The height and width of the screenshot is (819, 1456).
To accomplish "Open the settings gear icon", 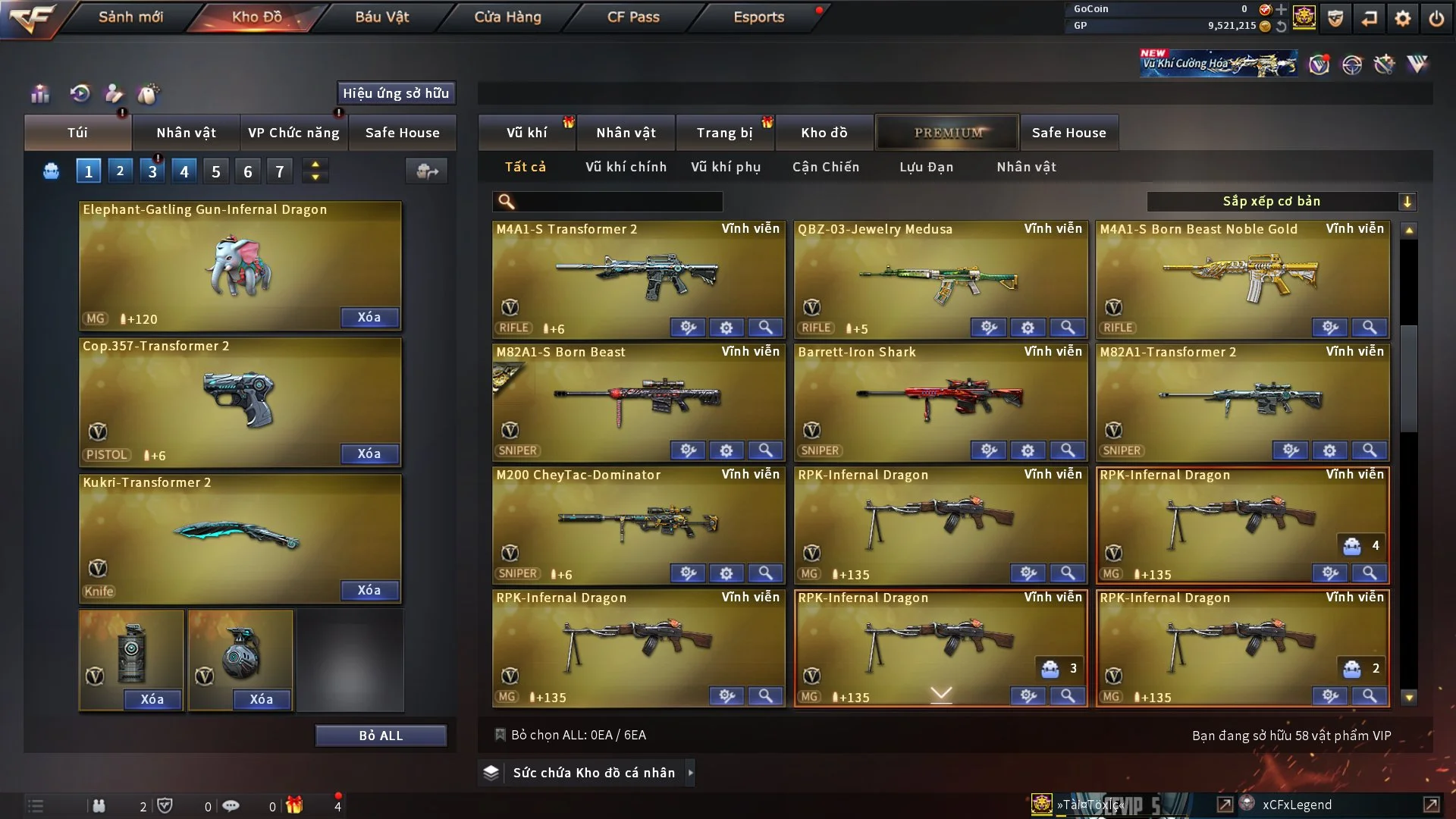I will click(1403, 18).
